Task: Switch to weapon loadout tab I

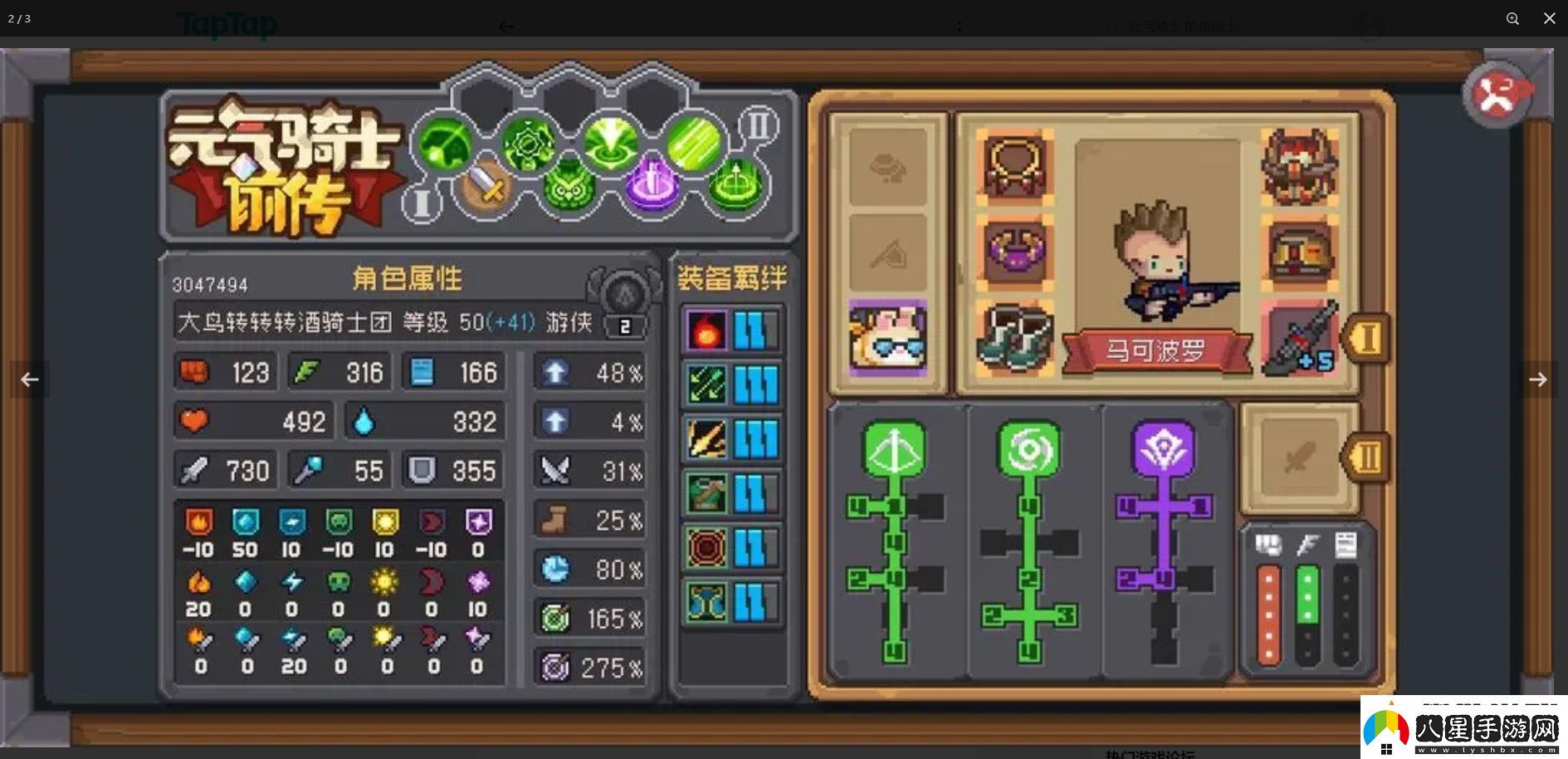Action: coord(1366,338)
